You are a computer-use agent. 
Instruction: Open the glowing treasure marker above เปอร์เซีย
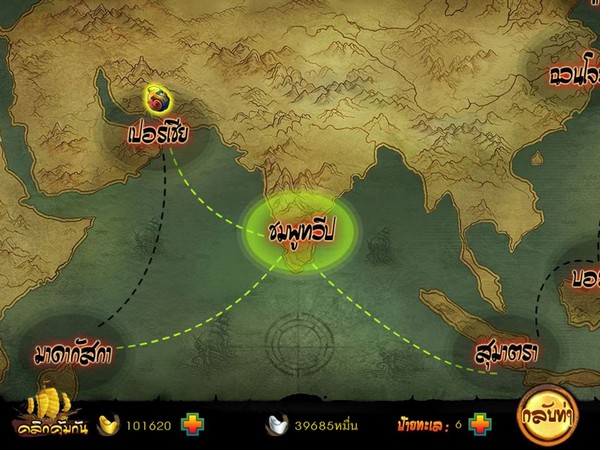(x=158, y=99)
